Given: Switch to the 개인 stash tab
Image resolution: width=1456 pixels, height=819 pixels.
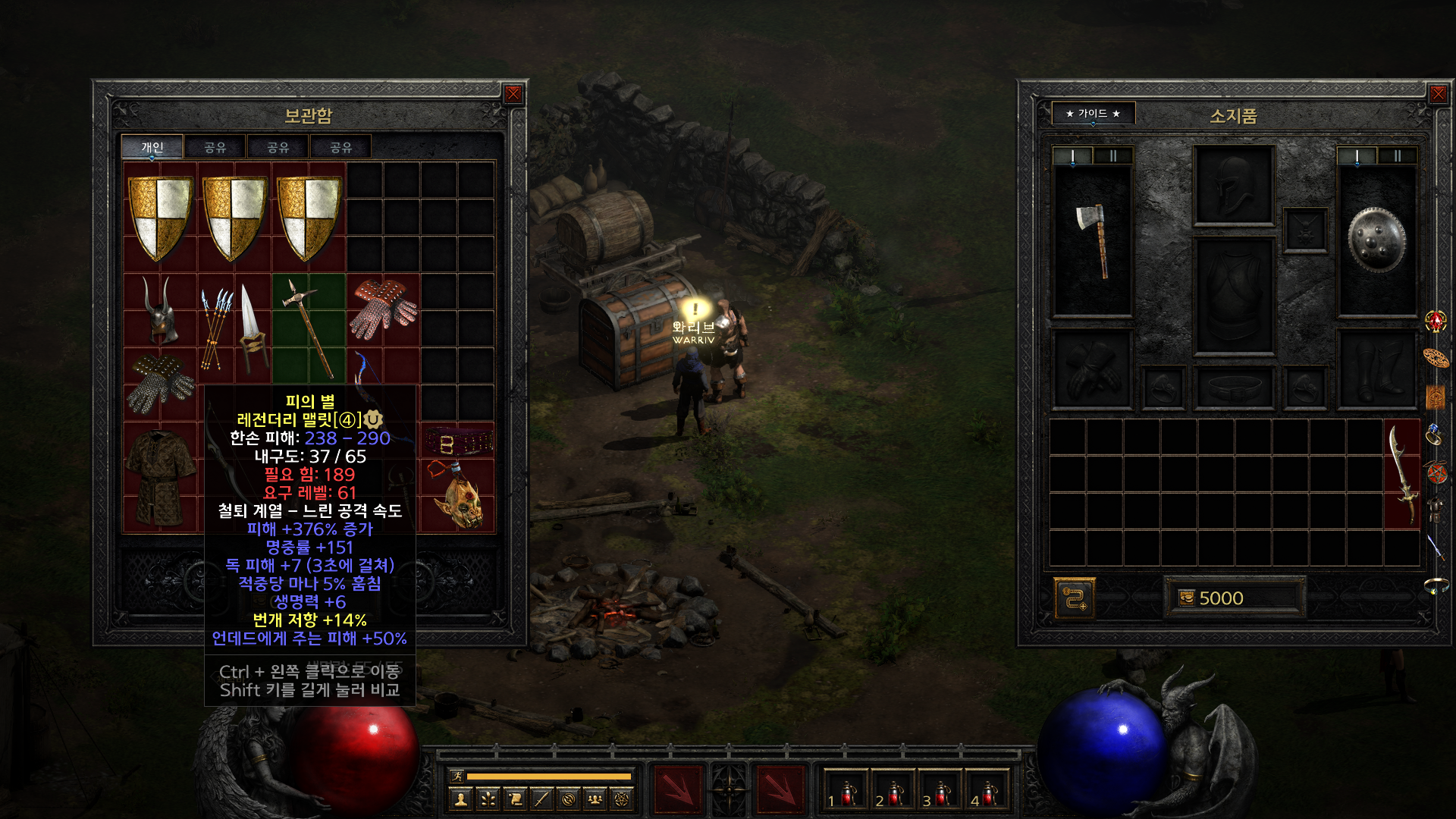Looking at the screenshot, I should click(x=152, y=147).
